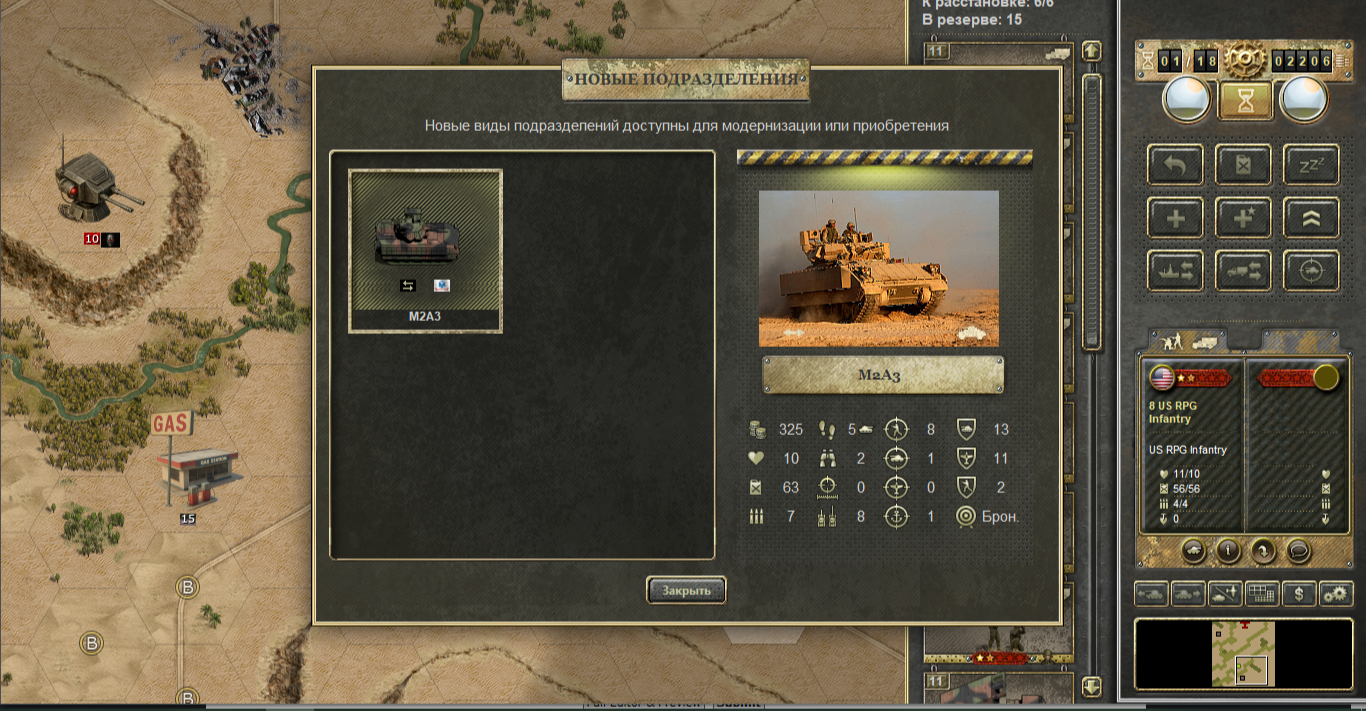End turn with the hourglass button
Screen dimensions: 1366x711
point(1245,100)
